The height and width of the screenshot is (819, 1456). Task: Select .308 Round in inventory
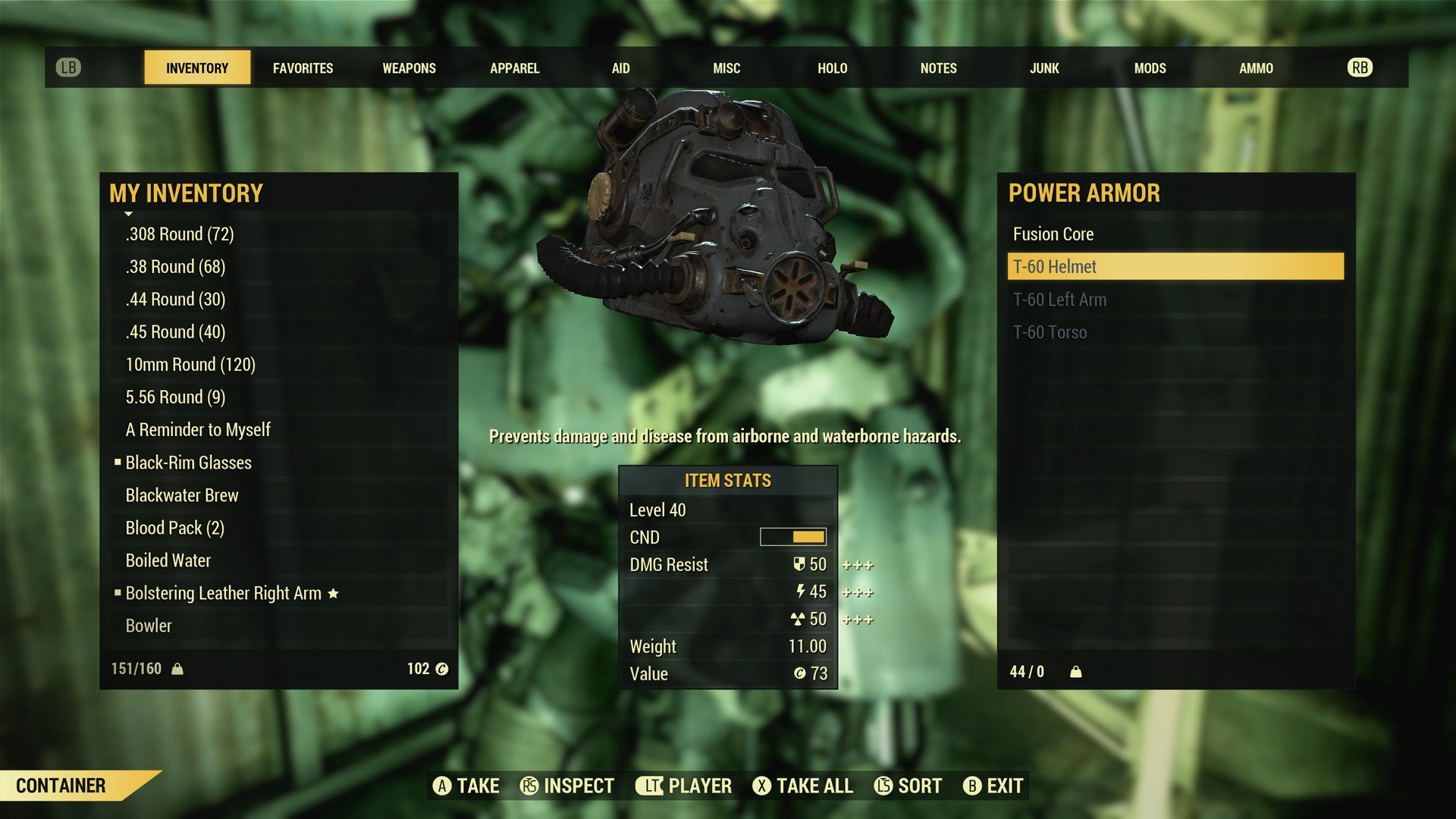(180, 234)
